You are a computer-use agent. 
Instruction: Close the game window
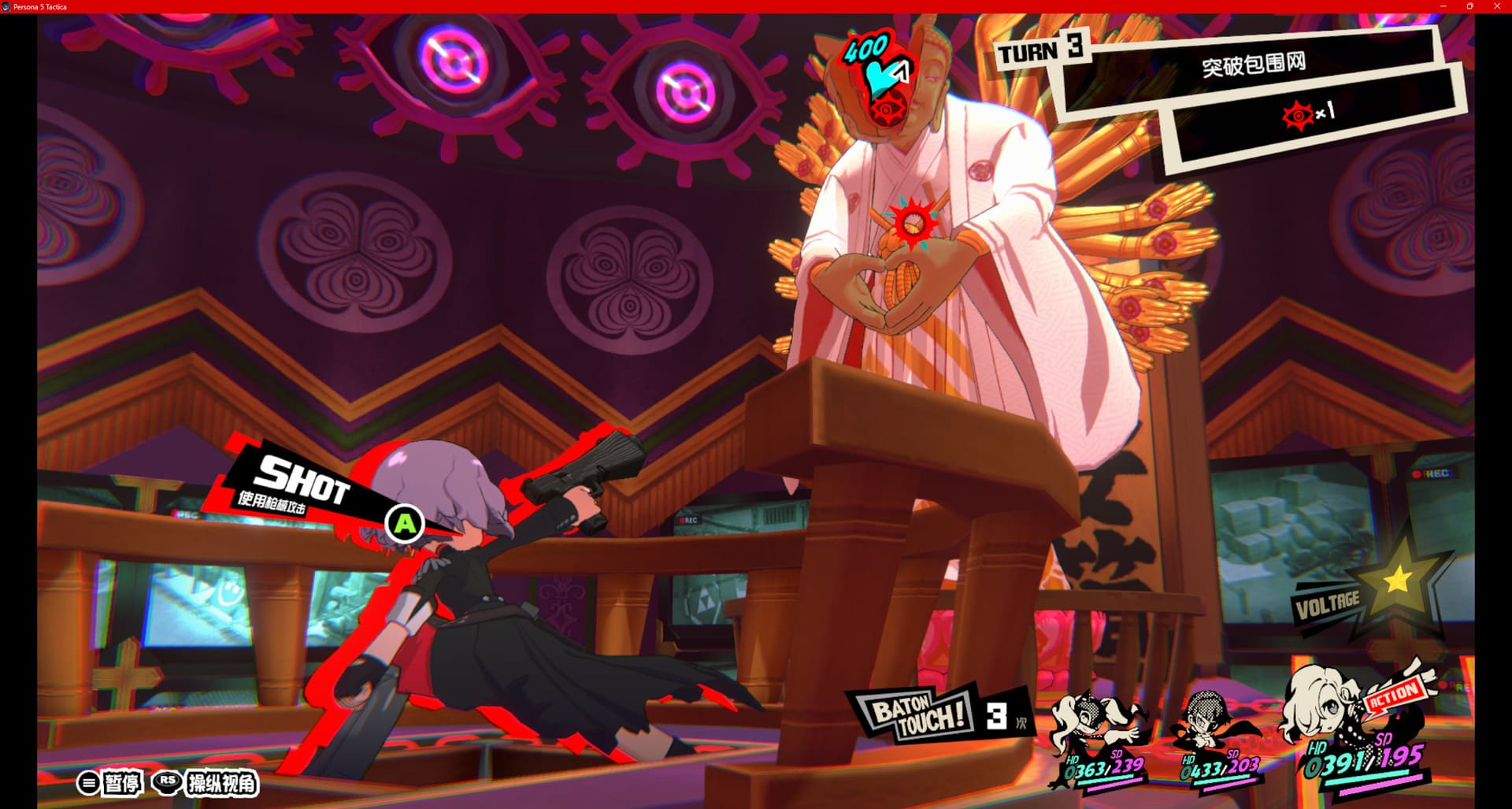1497,6
